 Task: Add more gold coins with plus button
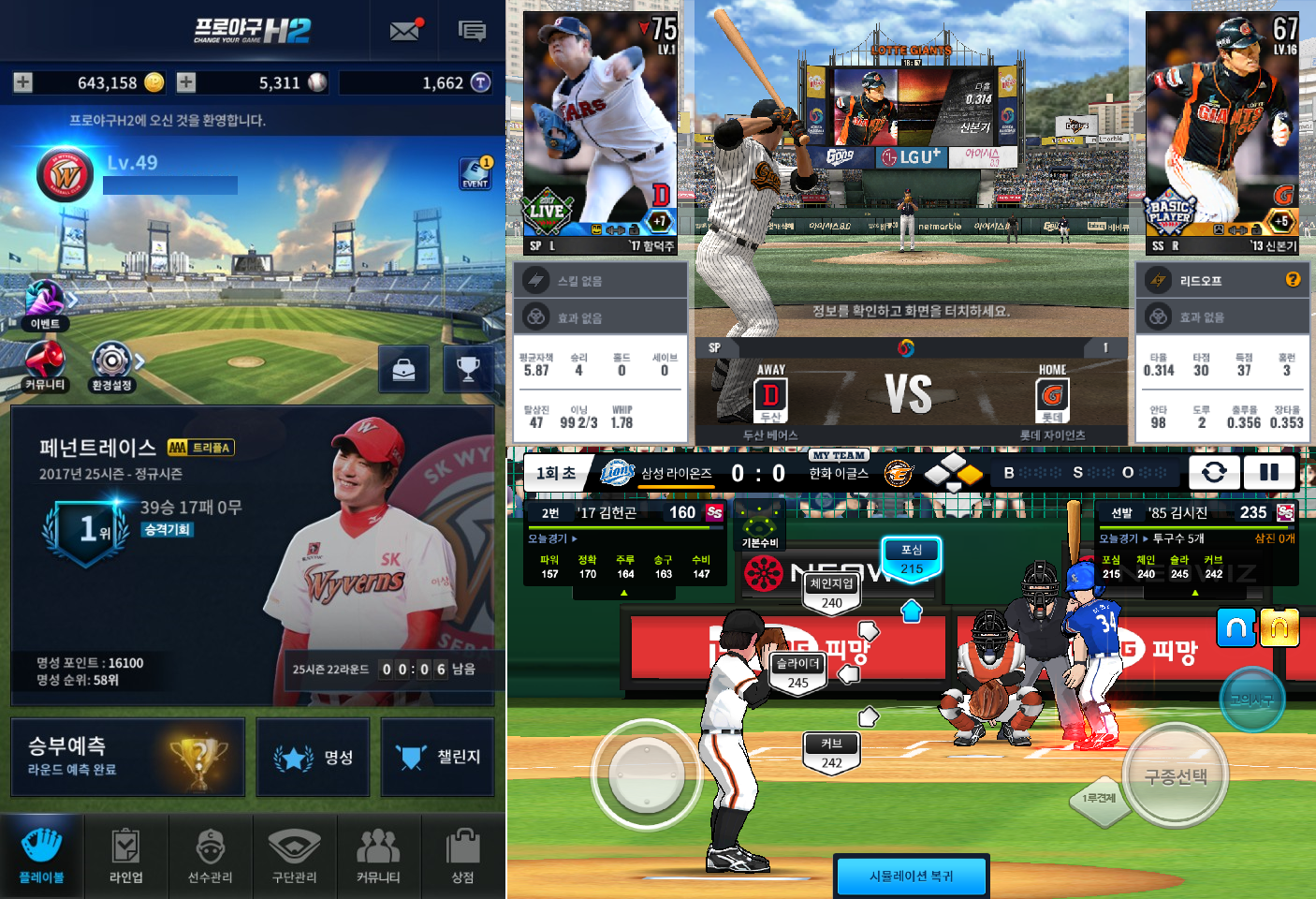[x=23, y=82]
